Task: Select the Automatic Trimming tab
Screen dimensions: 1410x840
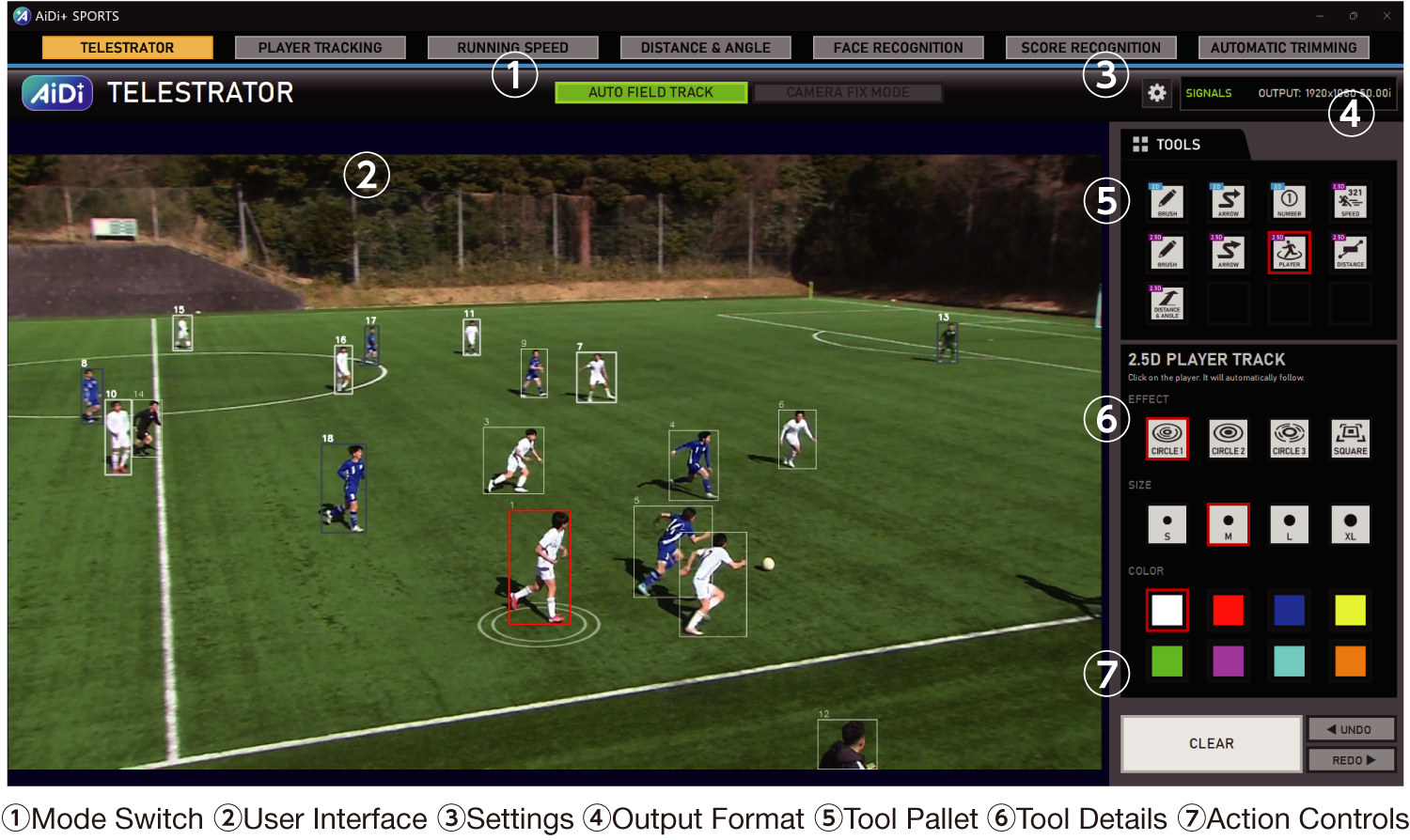Action: (1283, 48)
